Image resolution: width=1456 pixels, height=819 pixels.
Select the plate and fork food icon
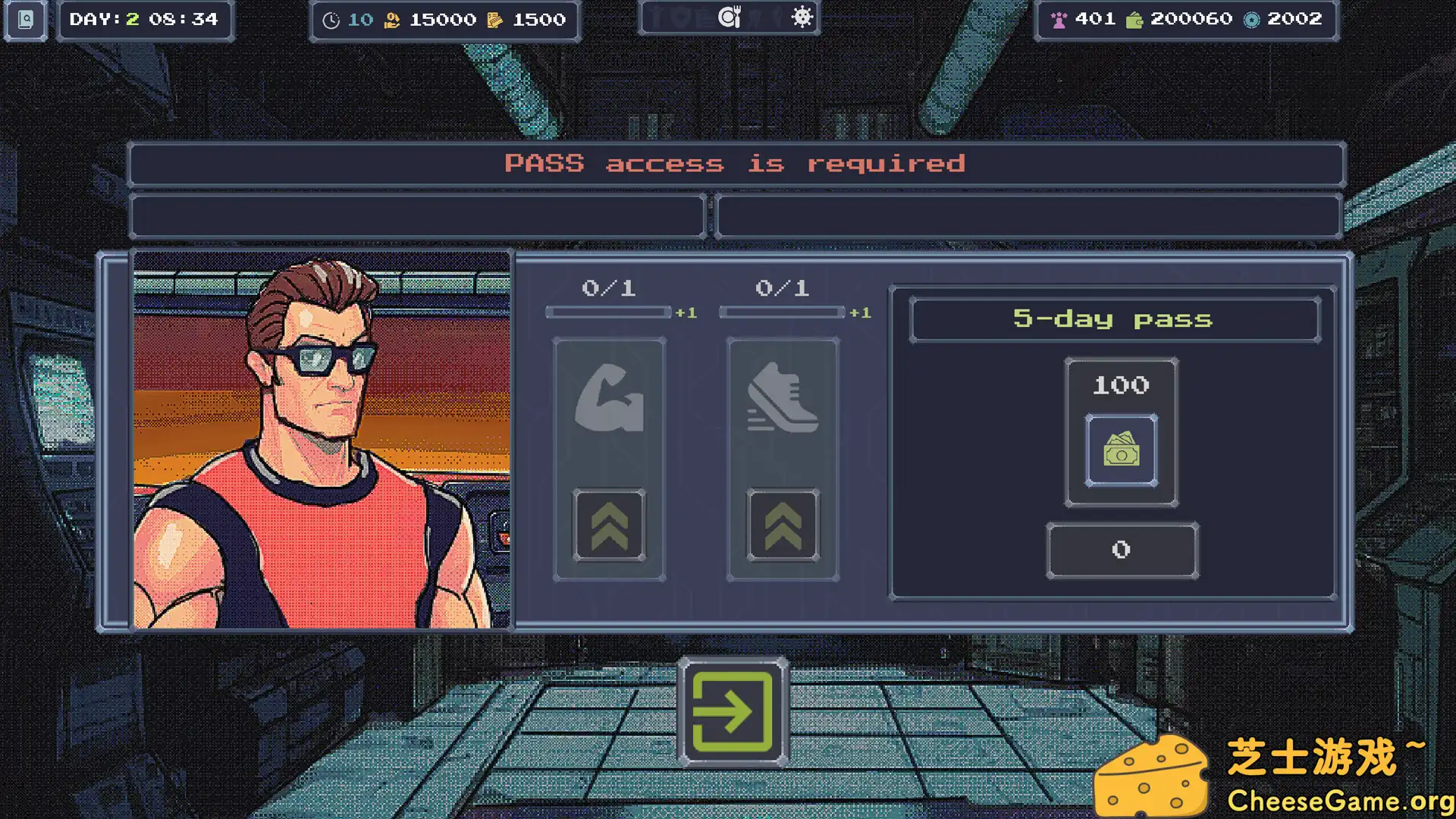pos(729,15)
